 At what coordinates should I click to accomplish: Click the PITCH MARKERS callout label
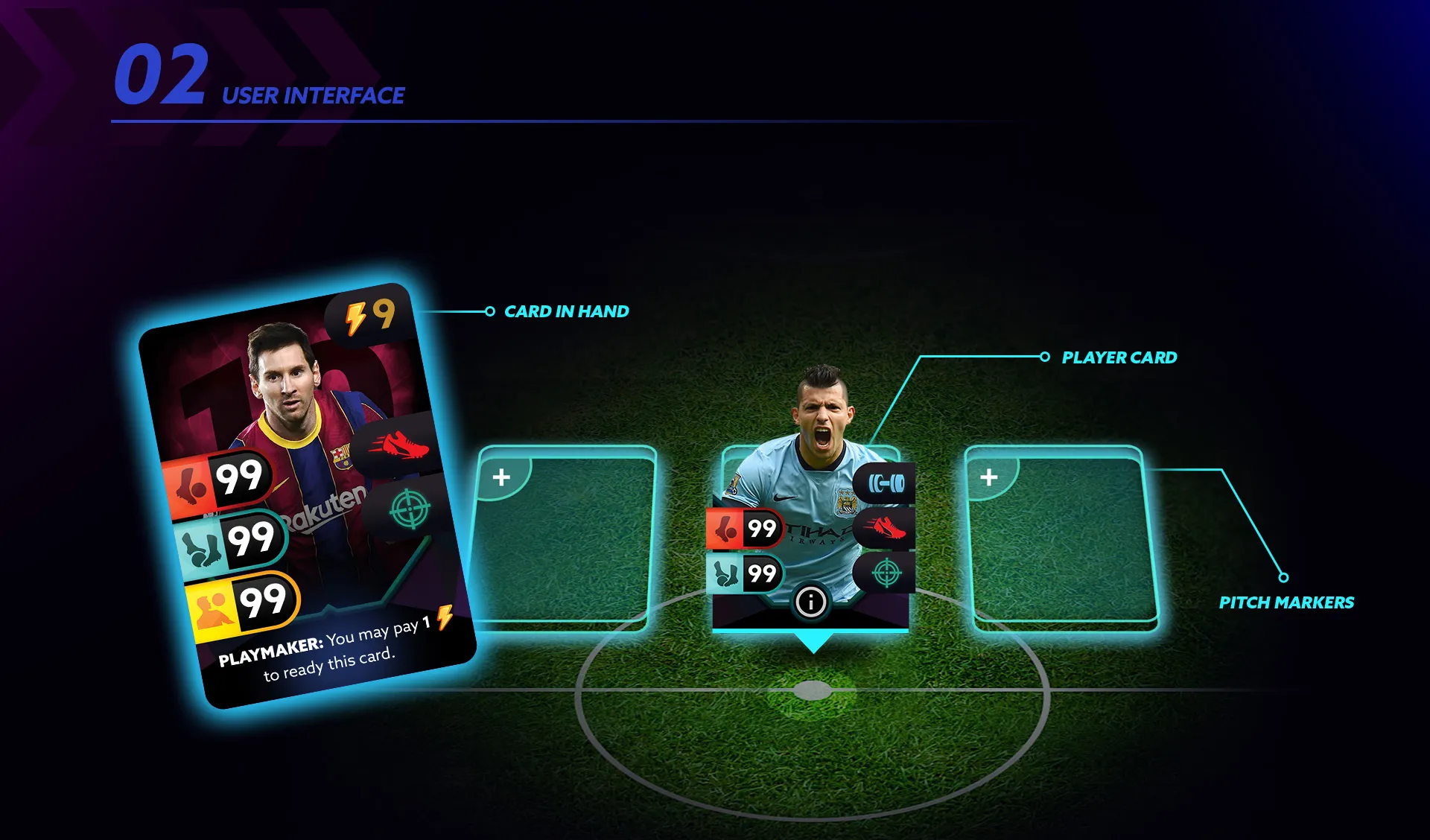click(1288, 603)
